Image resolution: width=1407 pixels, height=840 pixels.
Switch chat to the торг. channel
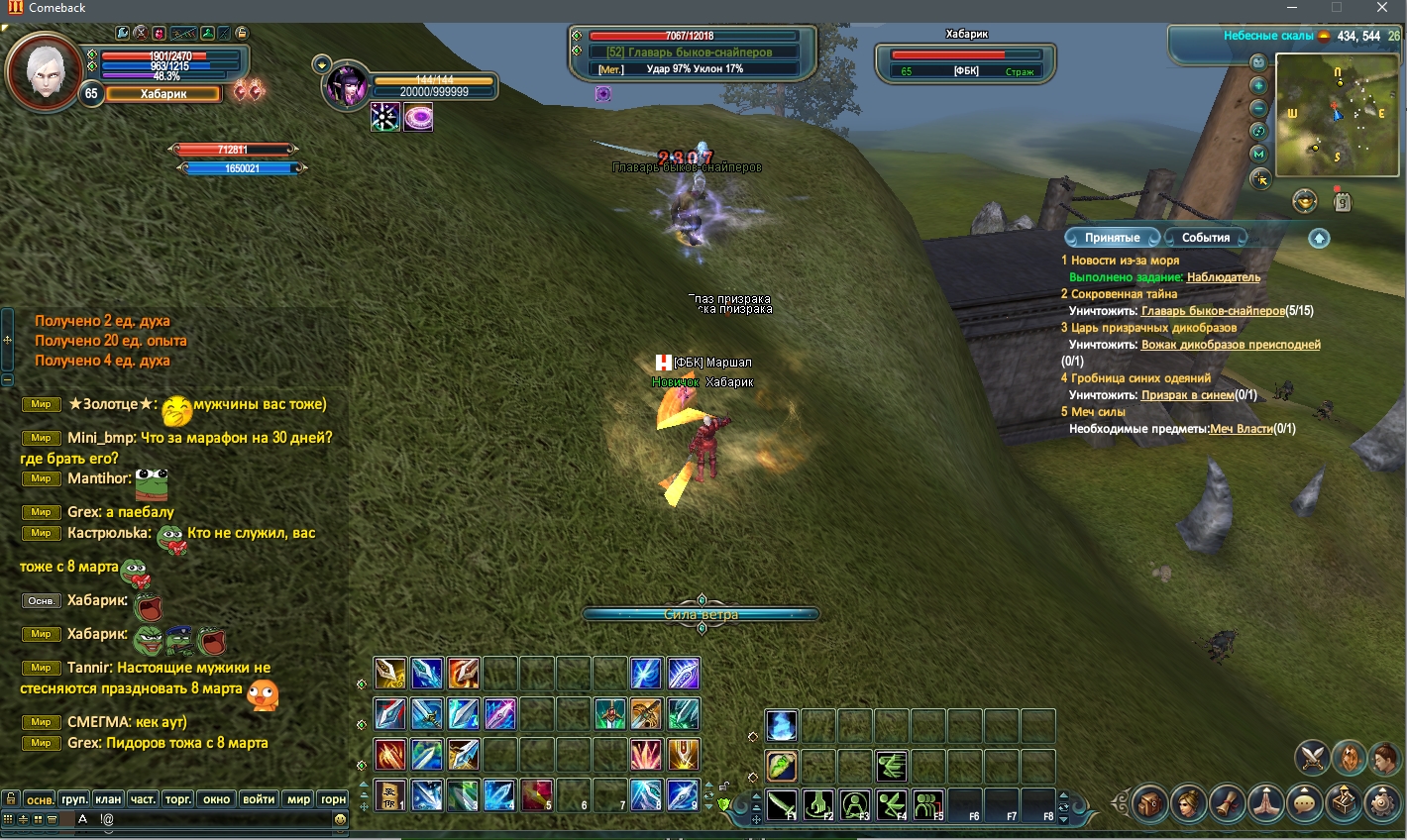click(178, 799)
